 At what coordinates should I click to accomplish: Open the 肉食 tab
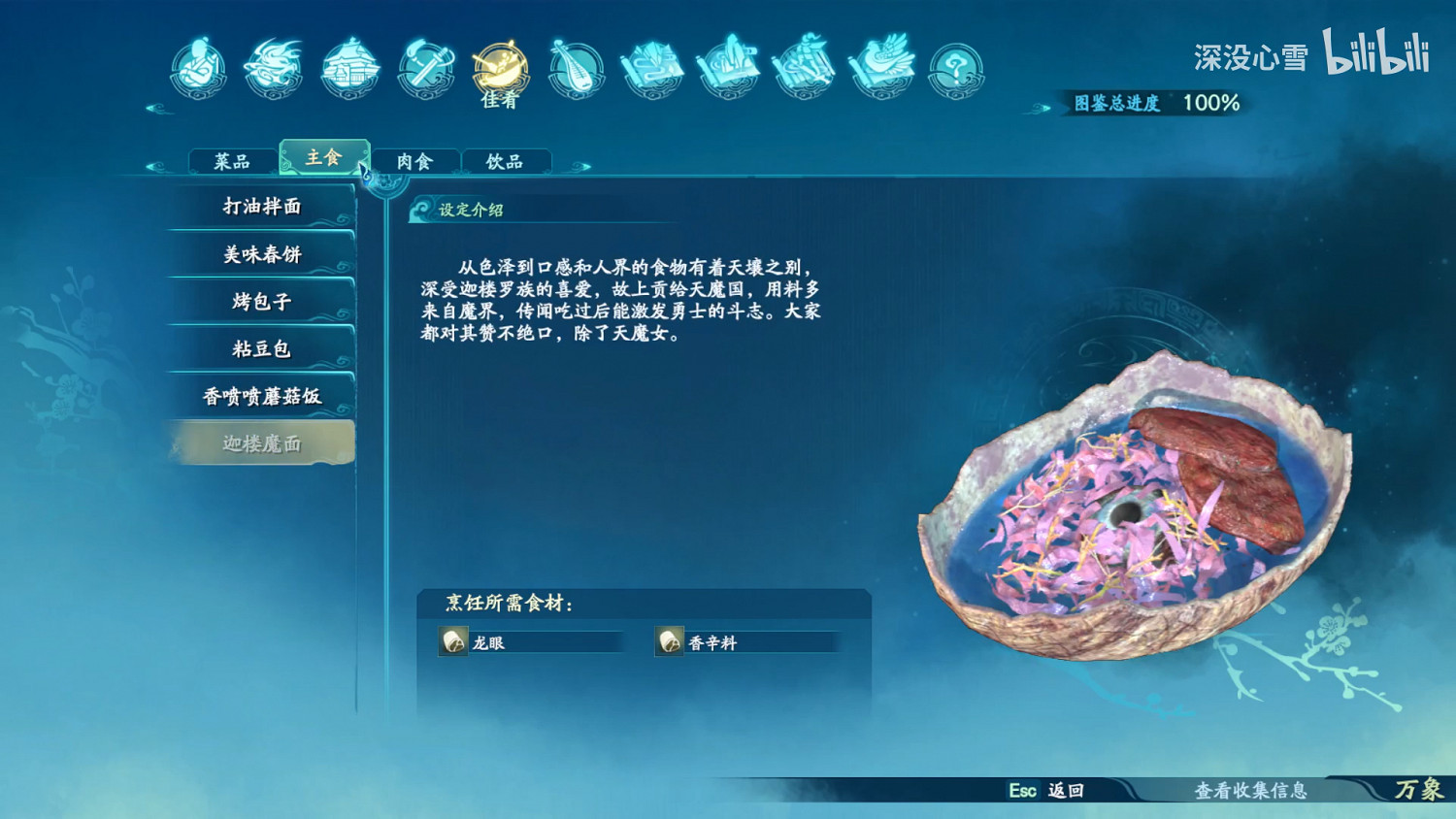coord(416,160)
